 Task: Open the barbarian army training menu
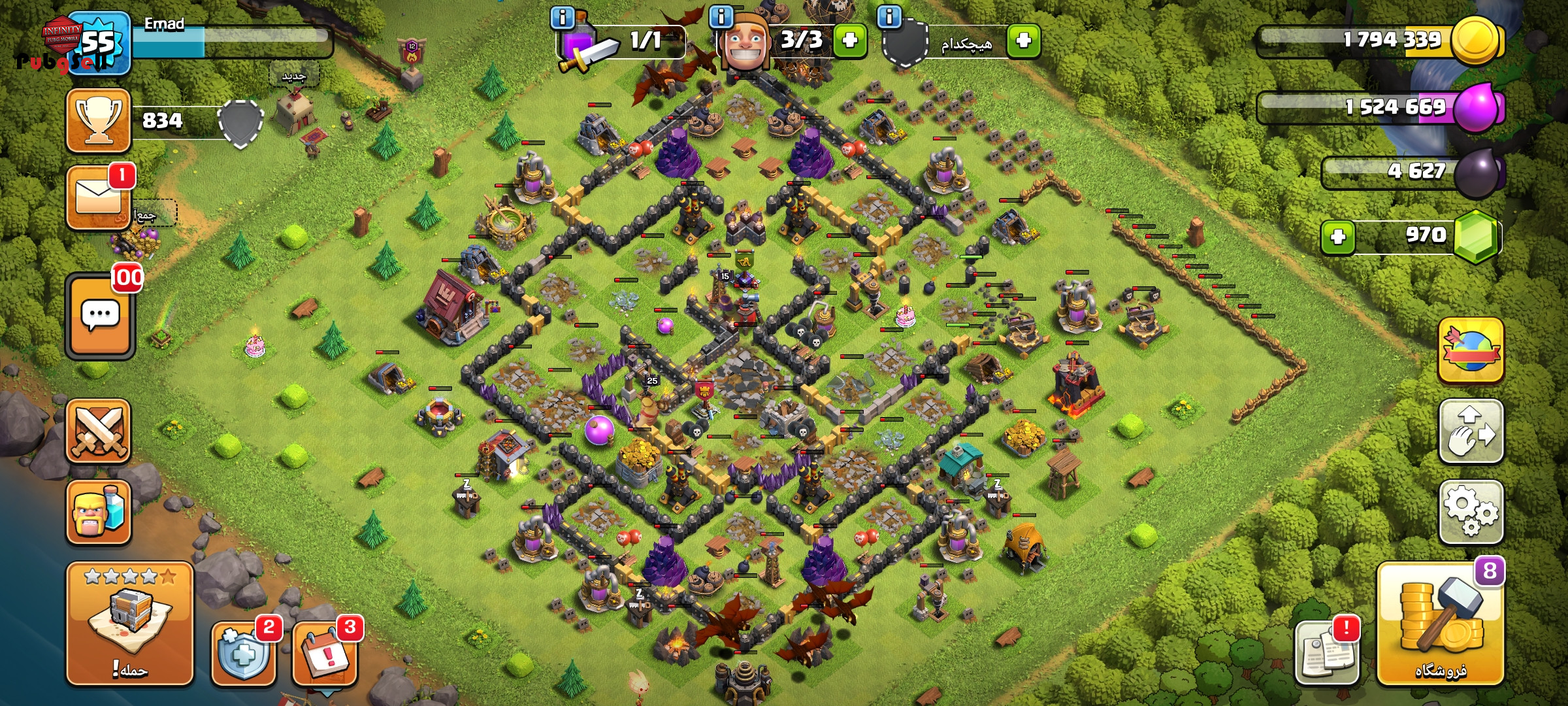pyautogui.click(x=99, y=513)
